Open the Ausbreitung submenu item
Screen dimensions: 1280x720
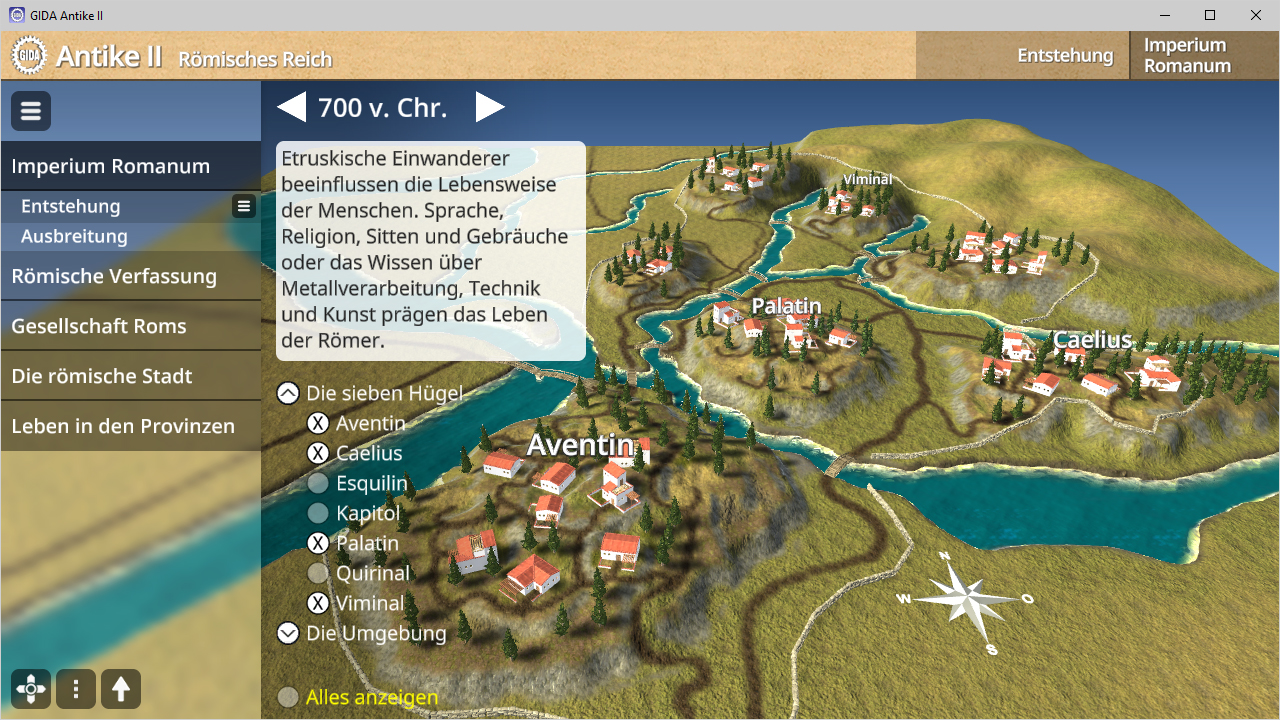74,236
